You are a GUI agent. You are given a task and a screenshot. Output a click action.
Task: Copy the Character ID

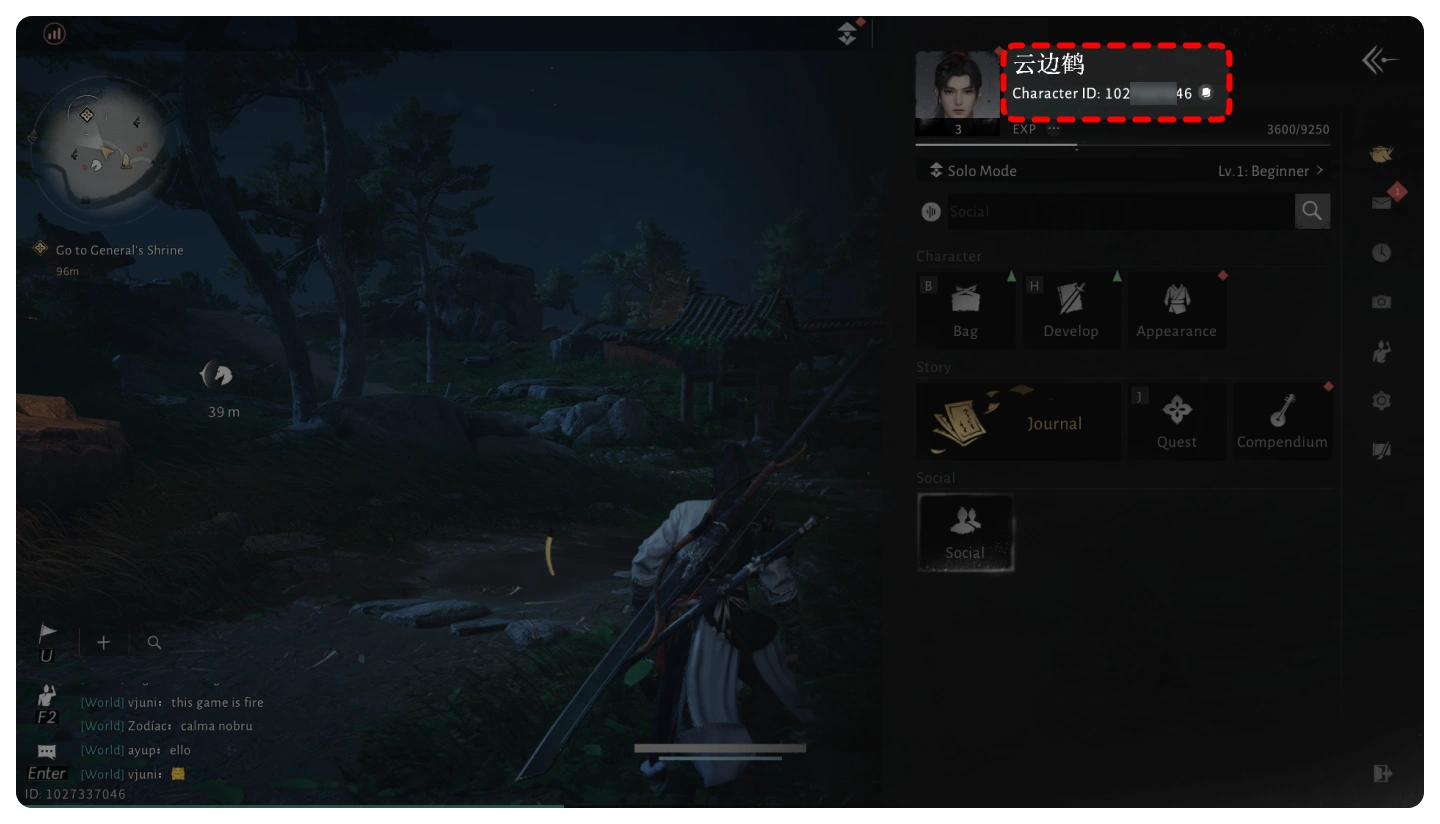pyautogui.click(x=1206, y=93)
